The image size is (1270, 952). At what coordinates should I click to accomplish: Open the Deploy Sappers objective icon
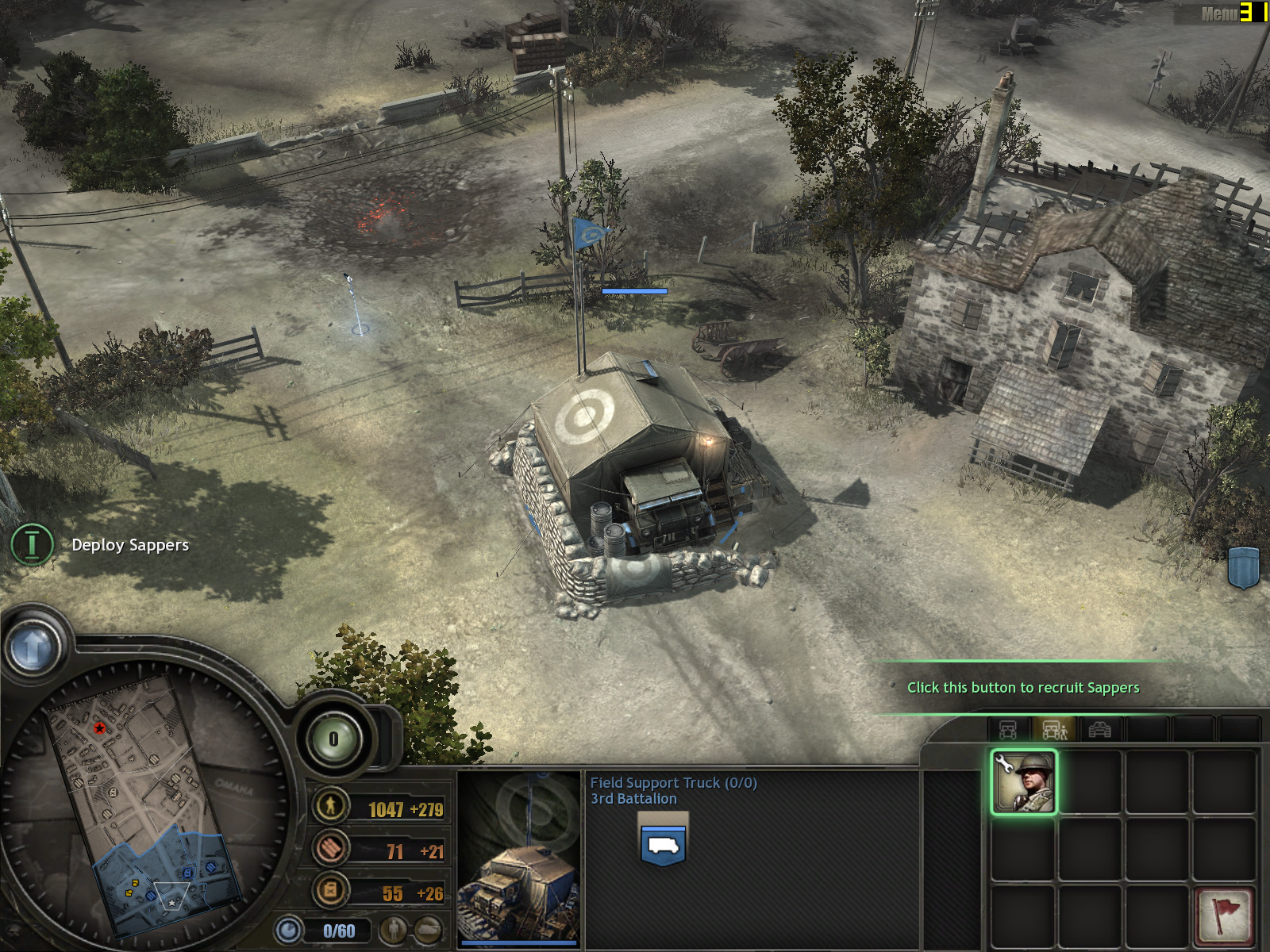pos(32,545)
